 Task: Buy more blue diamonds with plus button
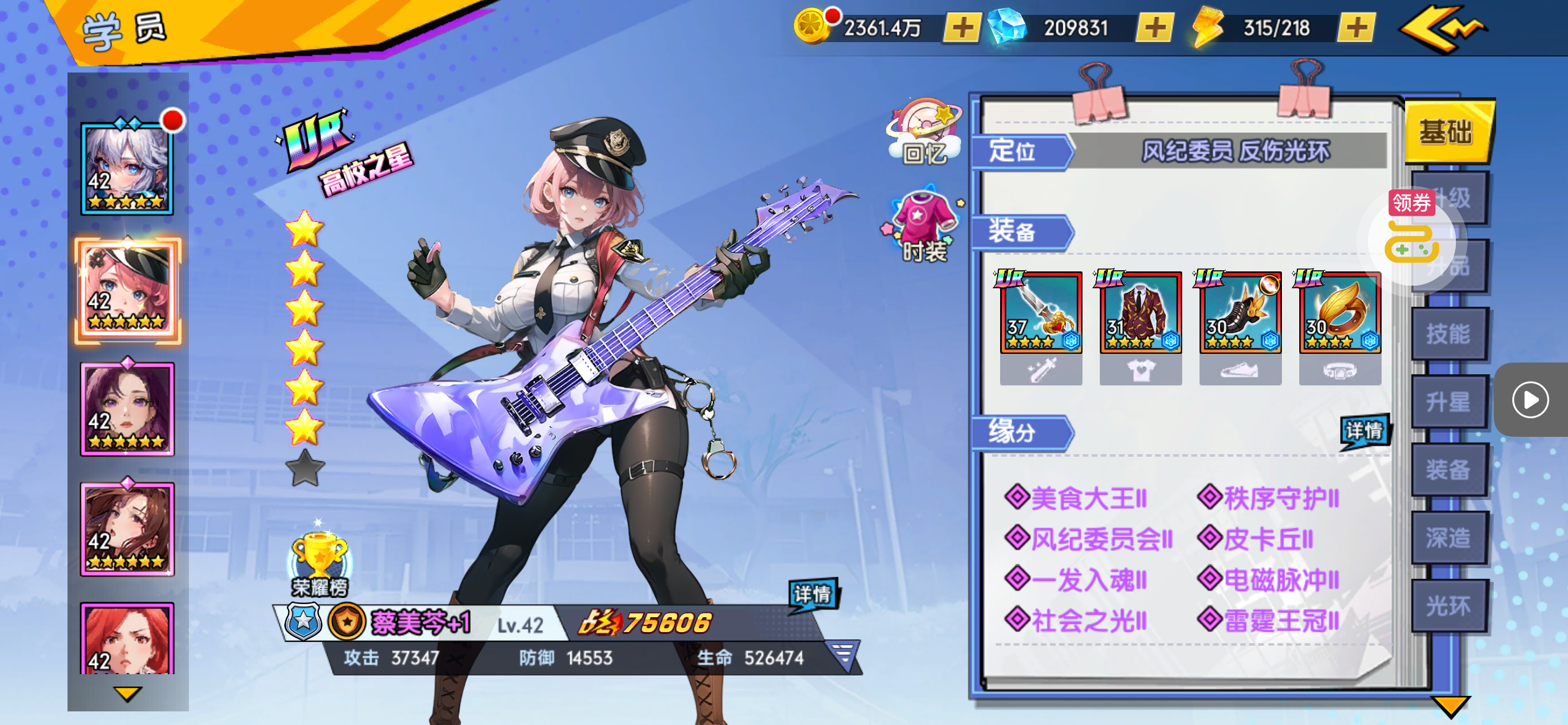1154,29
